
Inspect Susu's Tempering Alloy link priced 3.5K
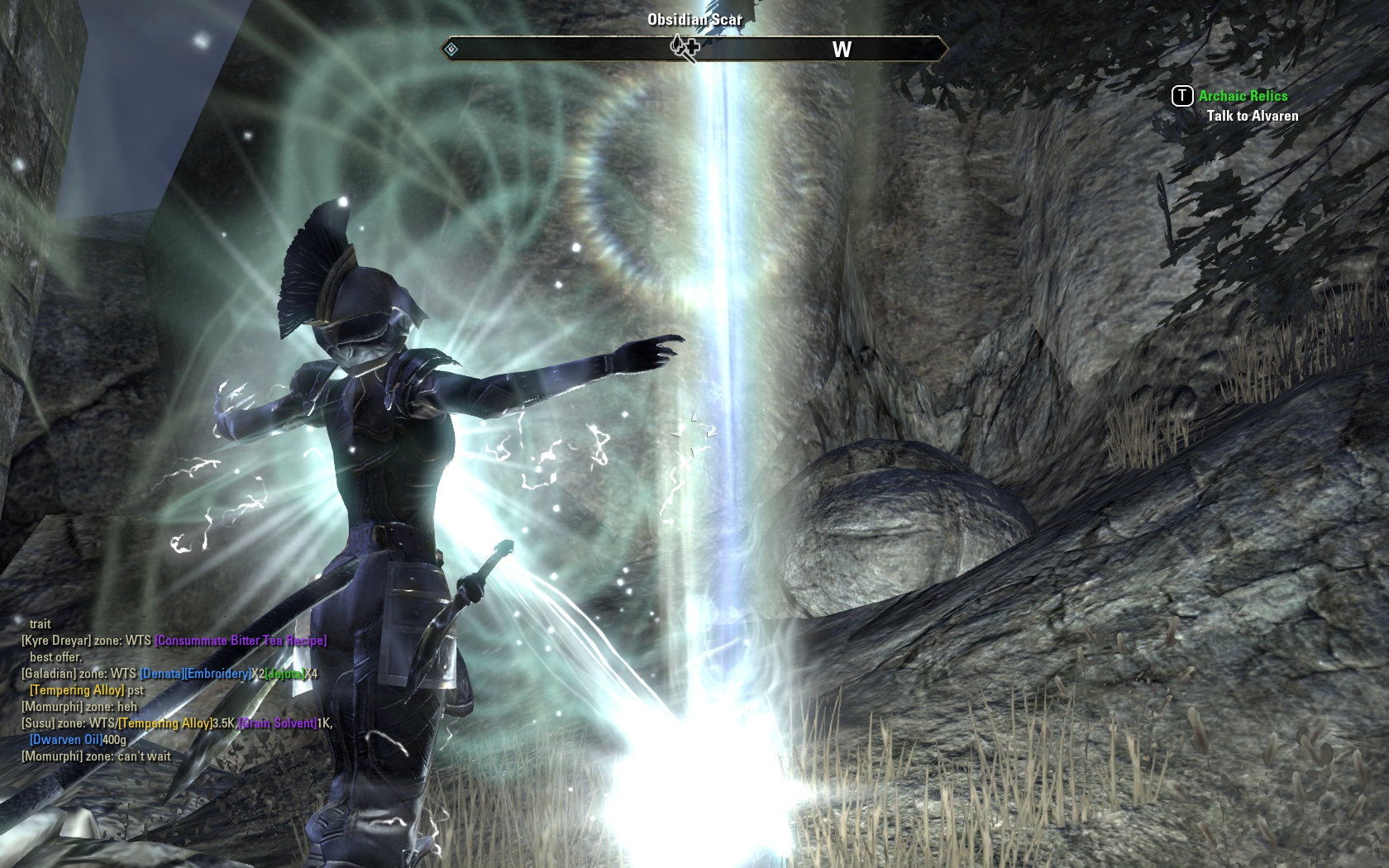[165, 723]
